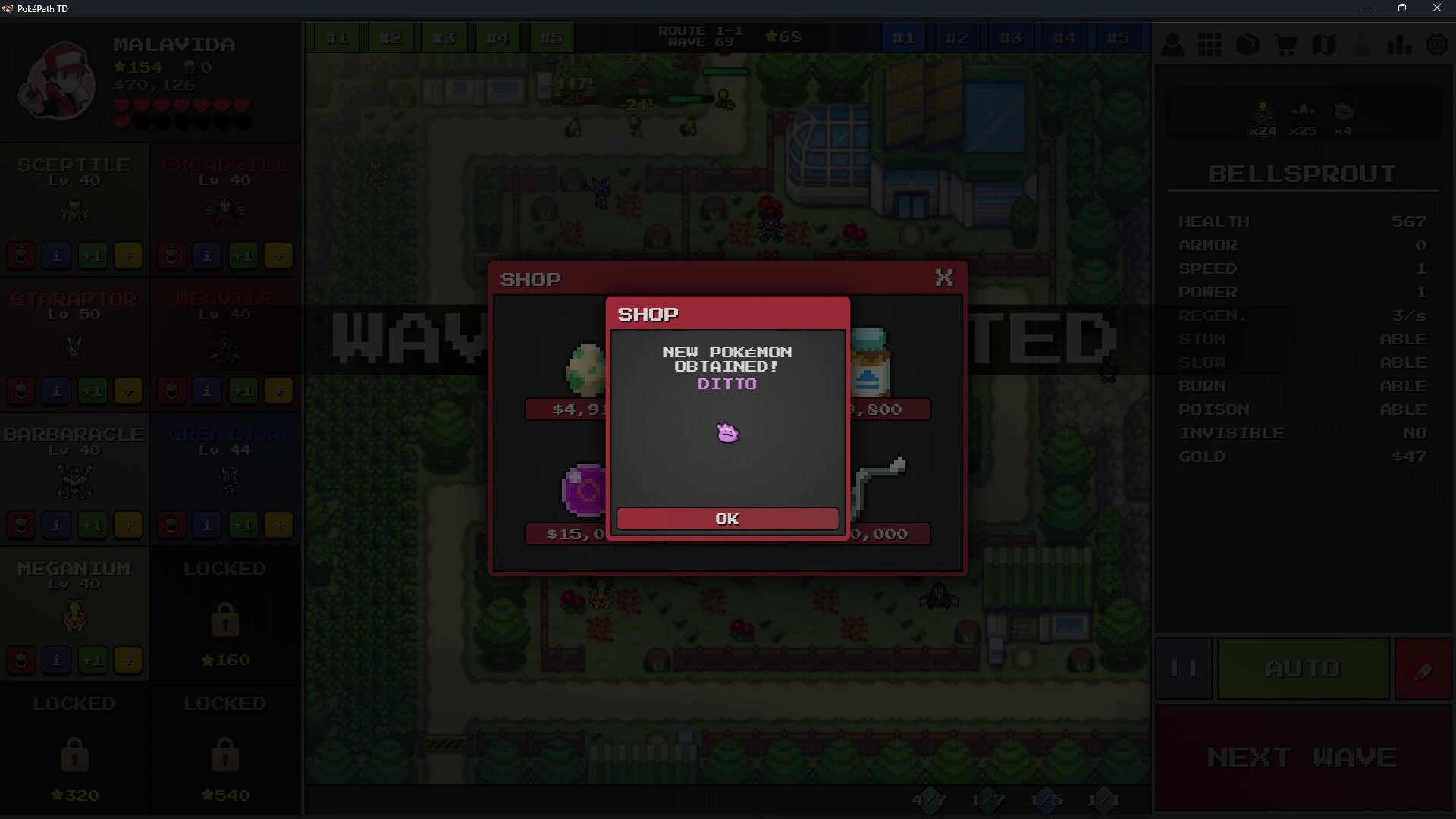Open the settings gear icon
This screenshot has height=819, width=1456.
click(x=1437, y=45)
